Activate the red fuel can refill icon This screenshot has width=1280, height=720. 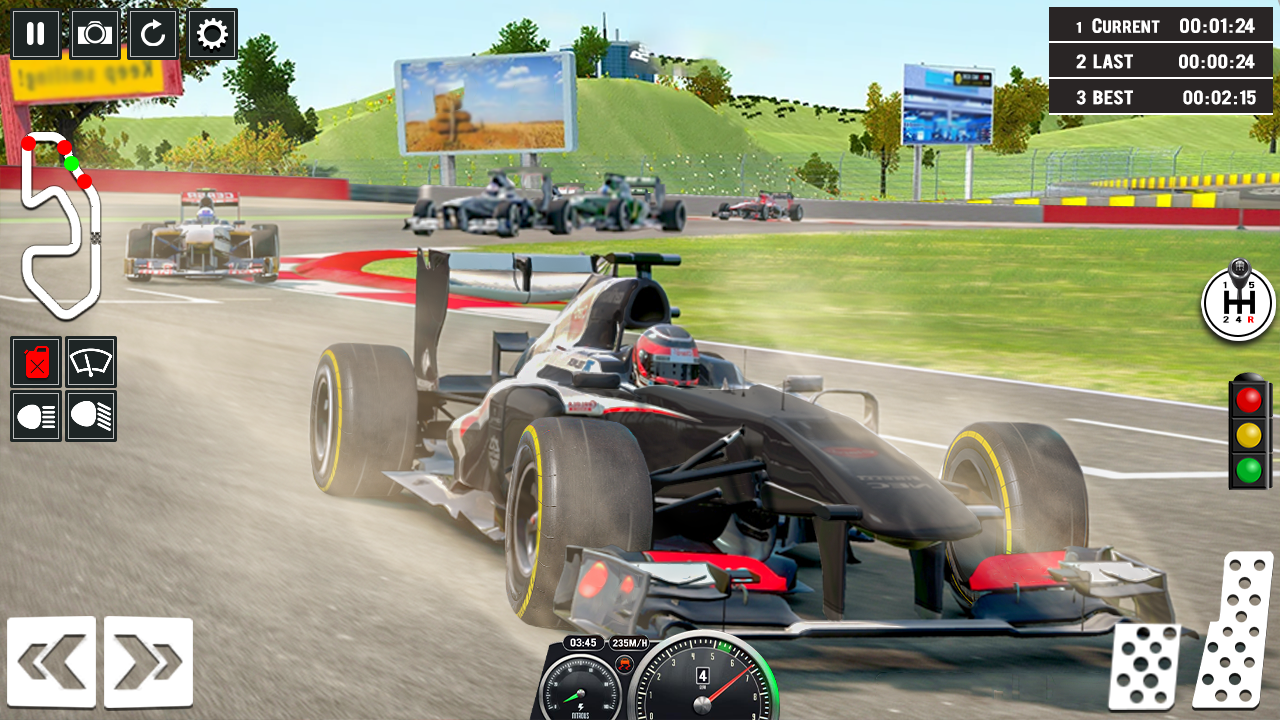pos(36,363)
